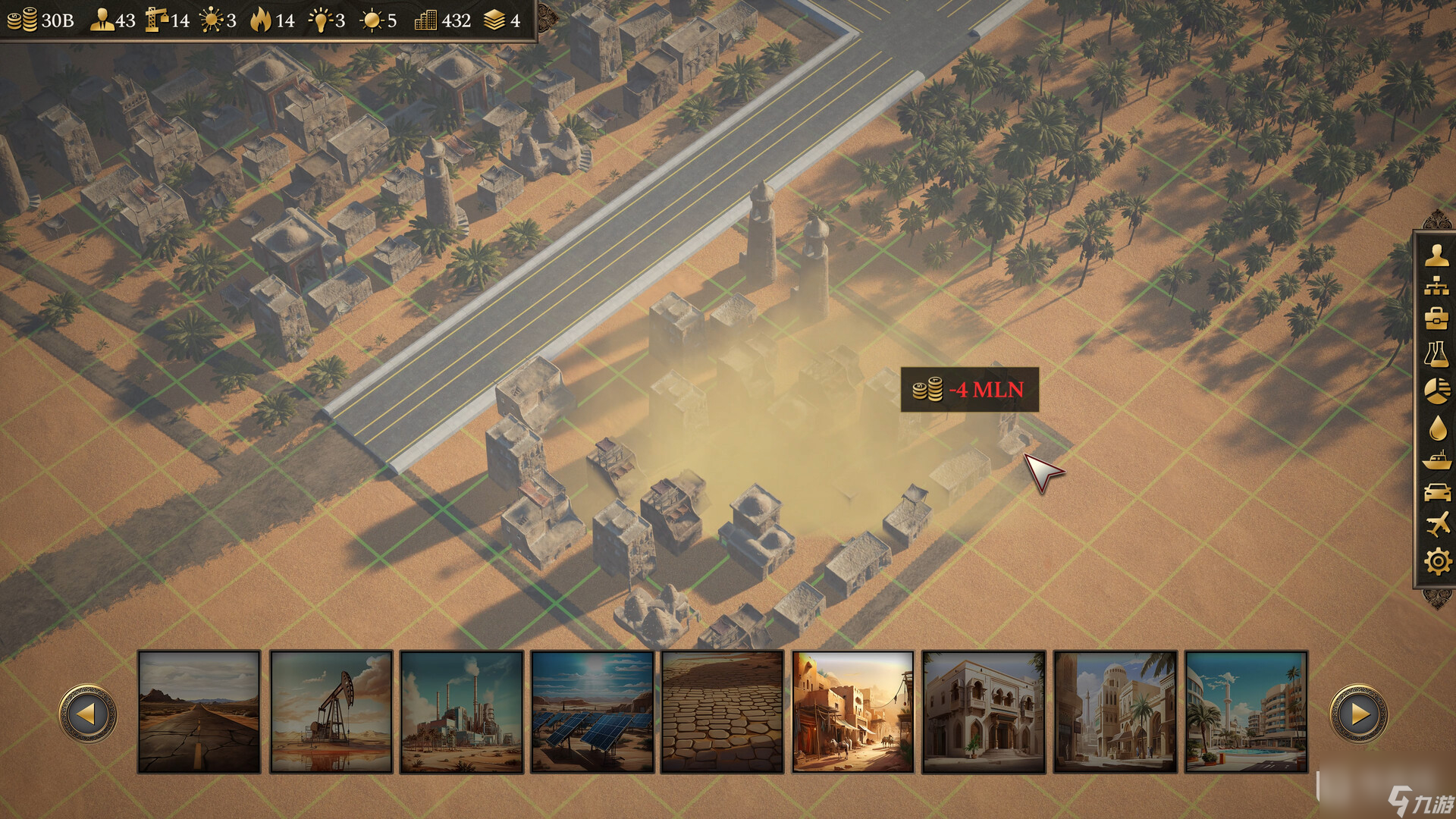Choose the domed city building thumbnail

(1116, 711)
